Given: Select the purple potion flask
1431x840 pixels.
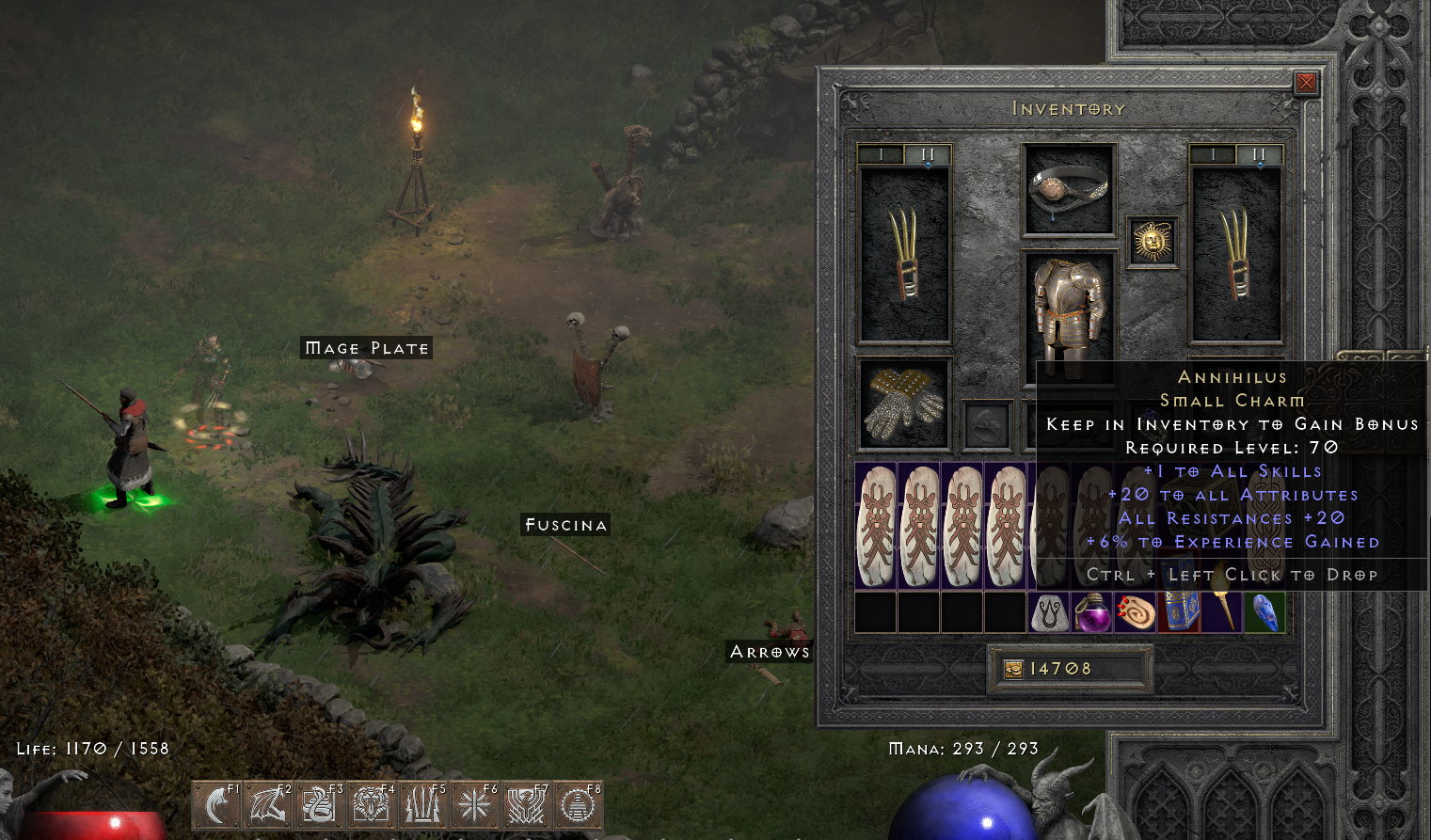Looking at the screenshot, I should (1092, 612).
